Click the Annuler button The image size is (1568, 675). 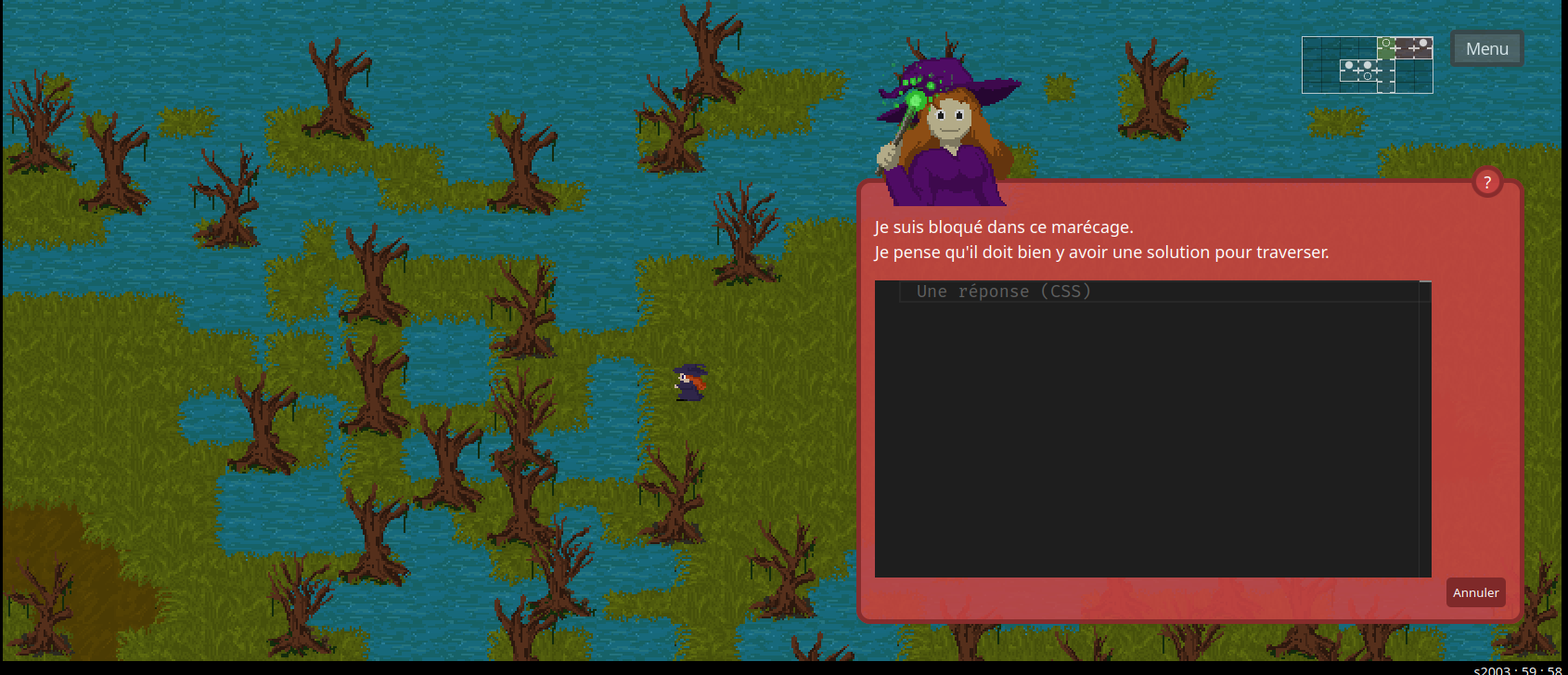(x=1475, y=592)
